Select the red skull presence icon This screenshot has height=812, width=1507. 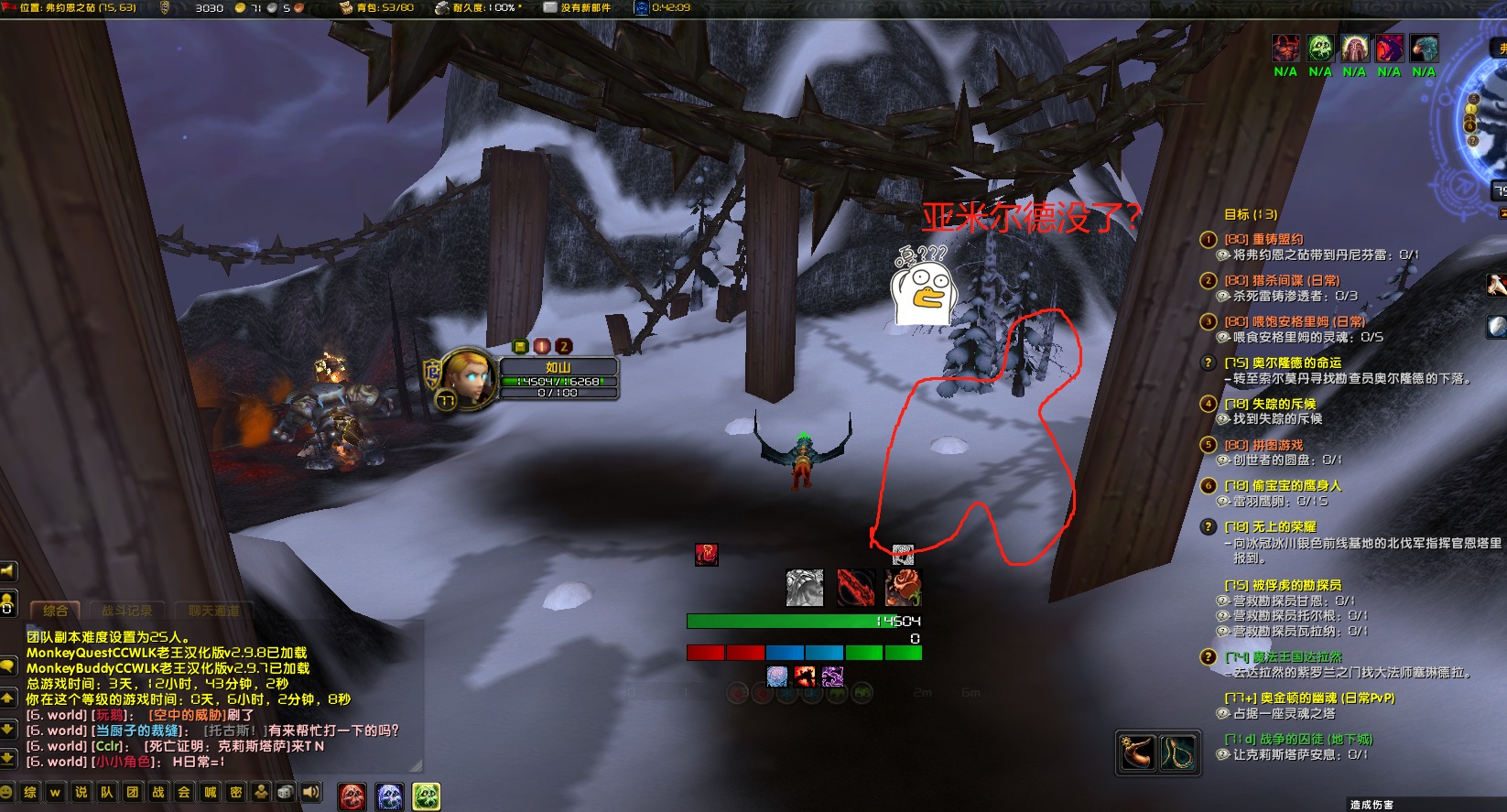pos(352,796)
